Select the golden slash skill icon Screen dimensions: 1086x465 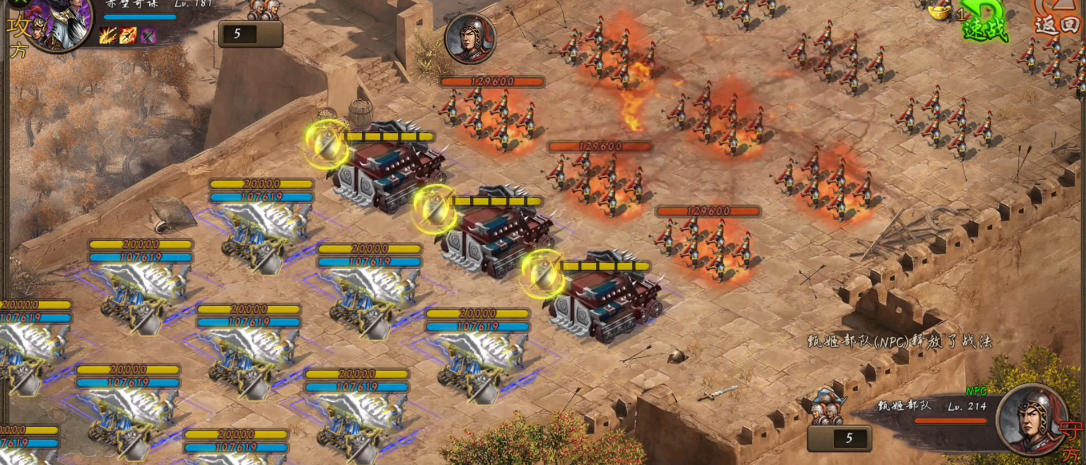108,37
